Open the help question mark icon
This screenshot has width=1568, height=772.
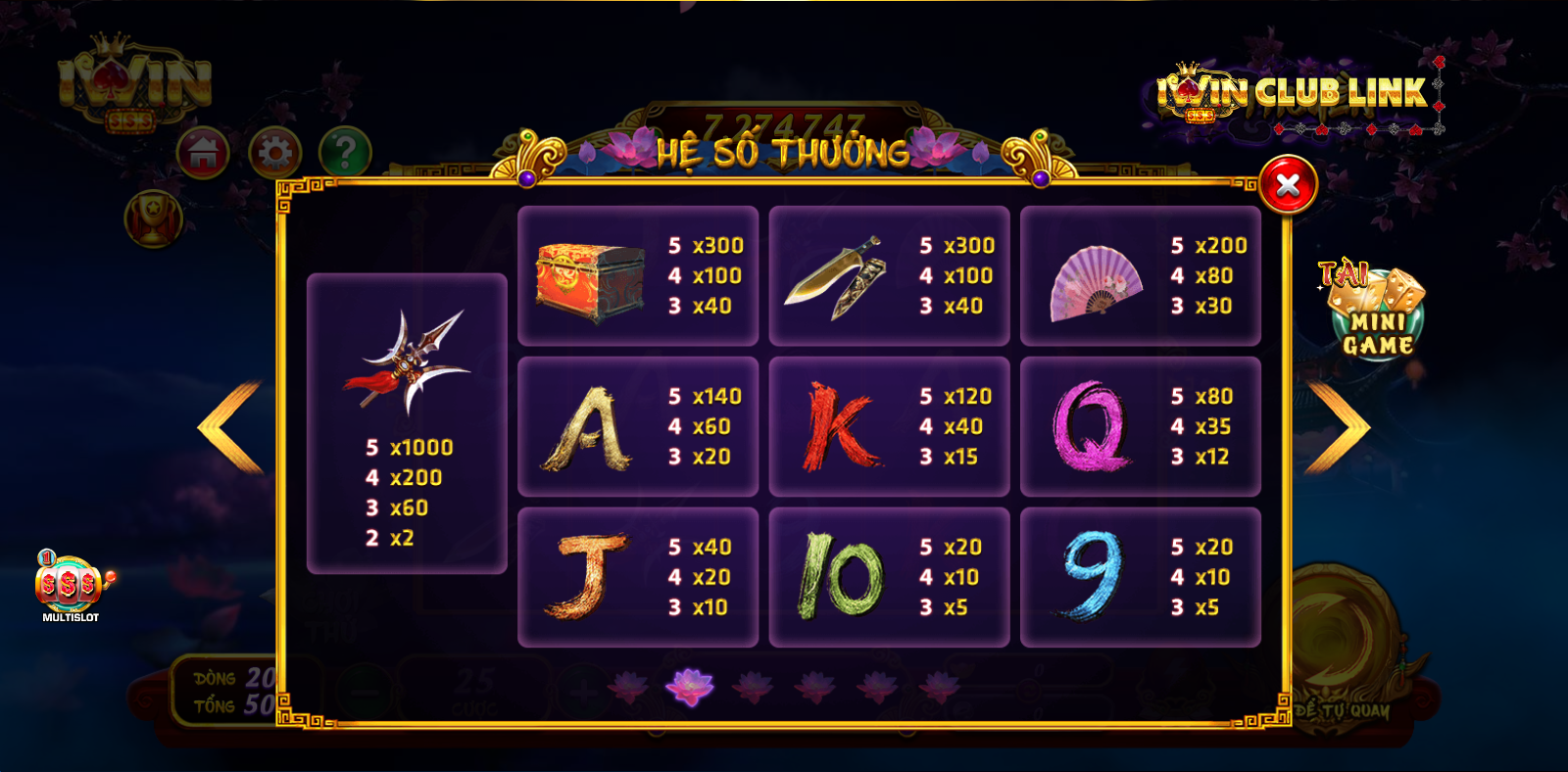(x=345, y=150)
